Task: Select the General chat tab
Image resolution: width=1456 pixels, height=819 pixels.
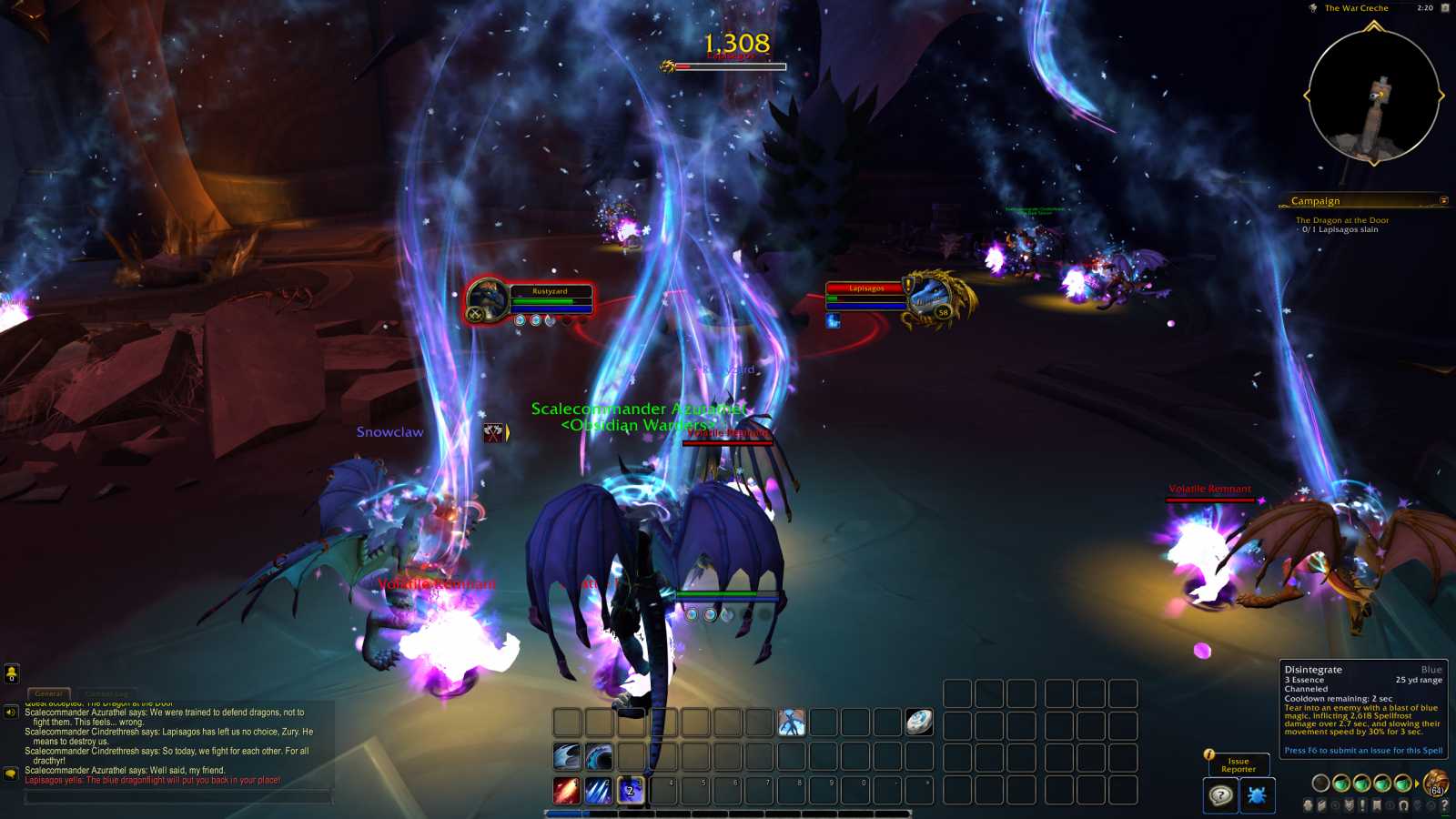Action: 49,693
